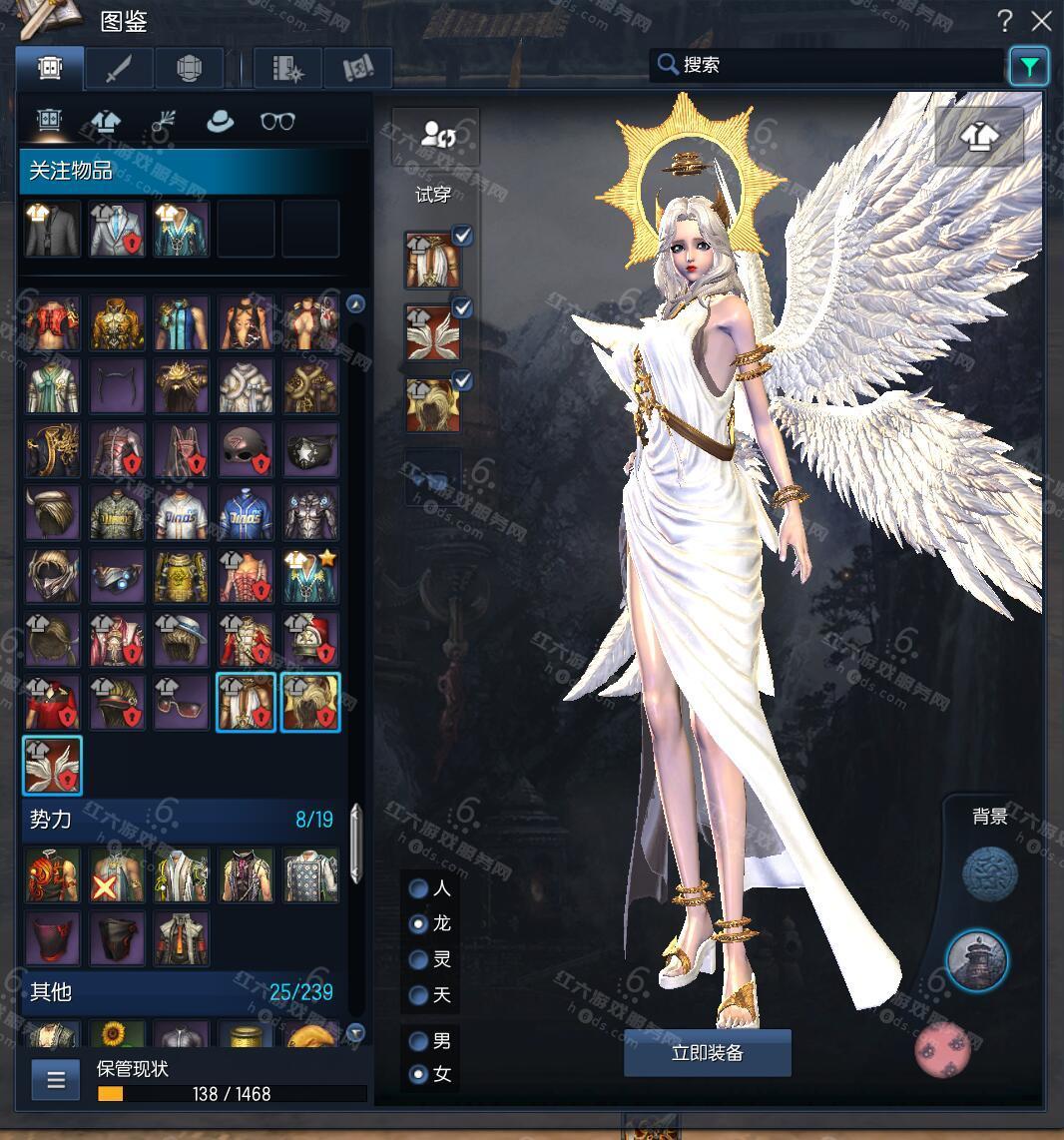
Task: Choose the 天 race option
Action: point(419,995)
